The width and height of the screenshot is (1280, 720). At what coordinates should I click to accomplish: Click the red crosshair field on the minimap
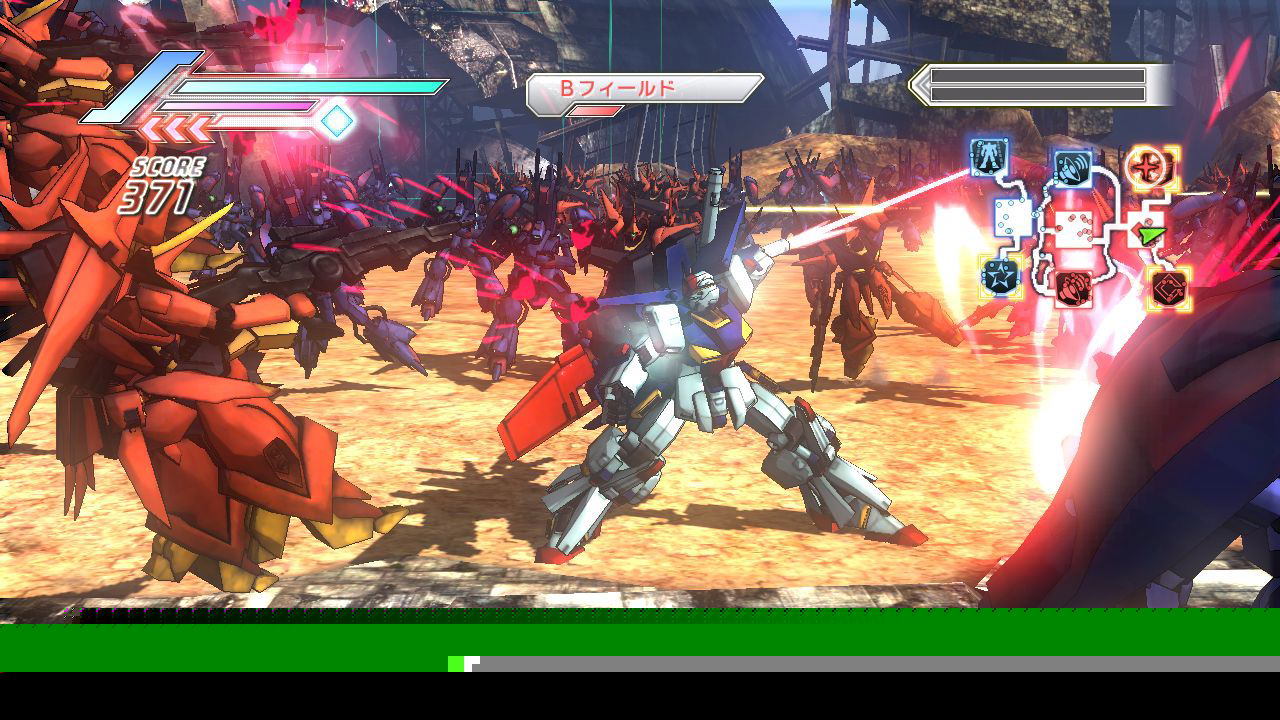click(1152, 166)
